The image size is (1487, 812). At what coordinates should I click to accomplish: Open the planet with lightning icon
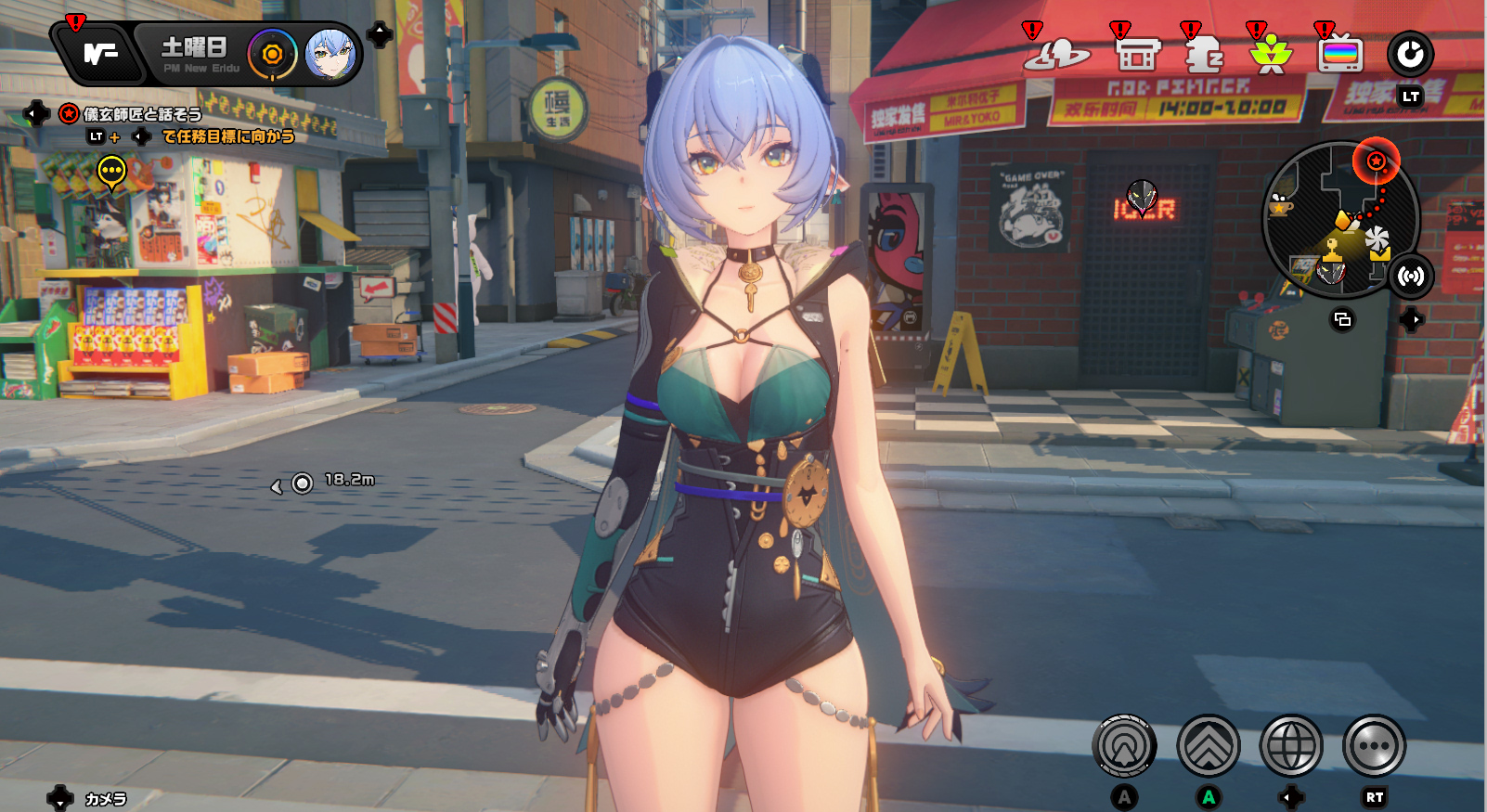[x=1056, y=55]
